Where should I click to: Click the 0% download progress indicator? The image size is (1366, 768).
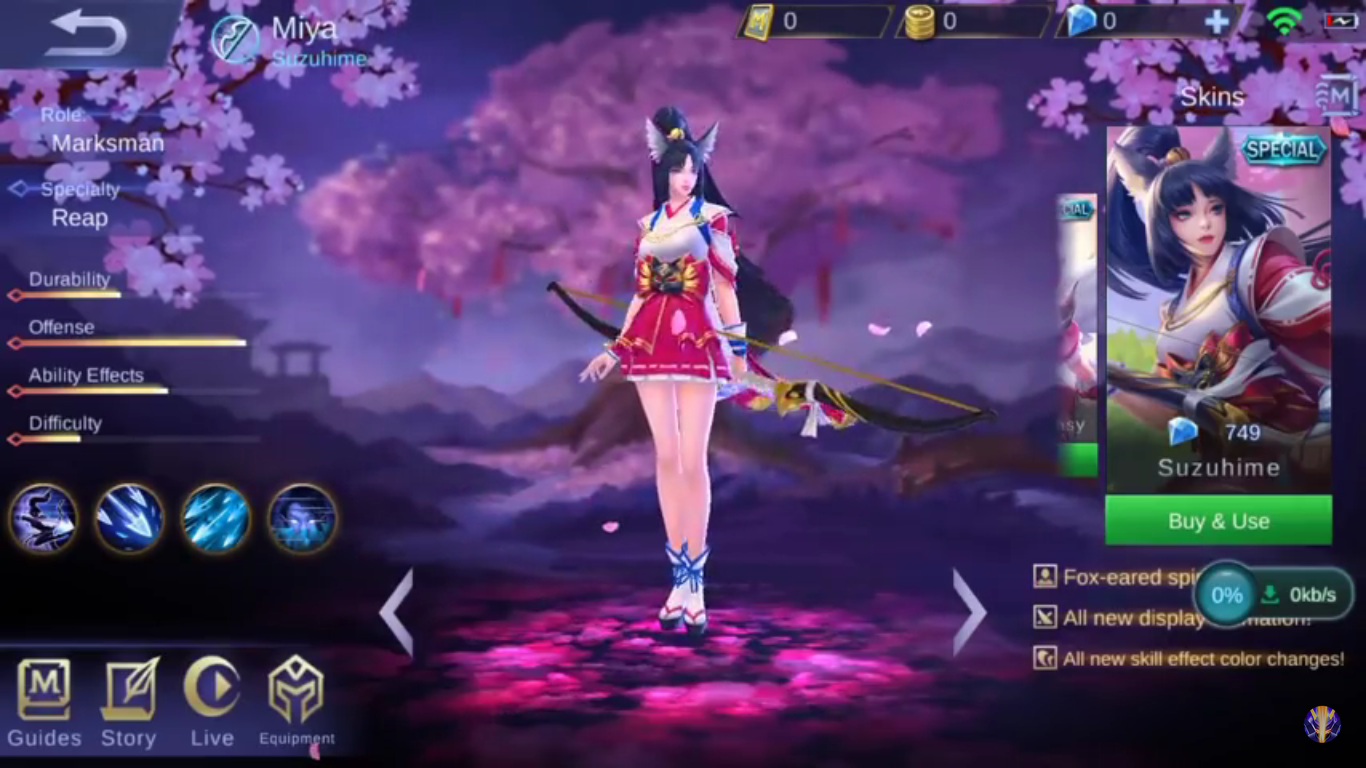[x=1226, y=593]
